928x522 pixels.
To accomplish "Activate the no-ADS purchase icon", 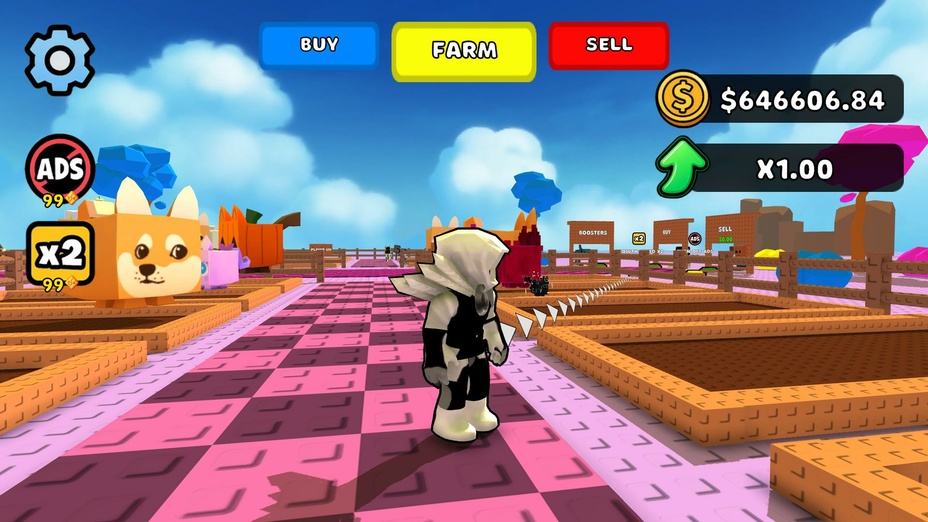I will click(x=60, y=167).
